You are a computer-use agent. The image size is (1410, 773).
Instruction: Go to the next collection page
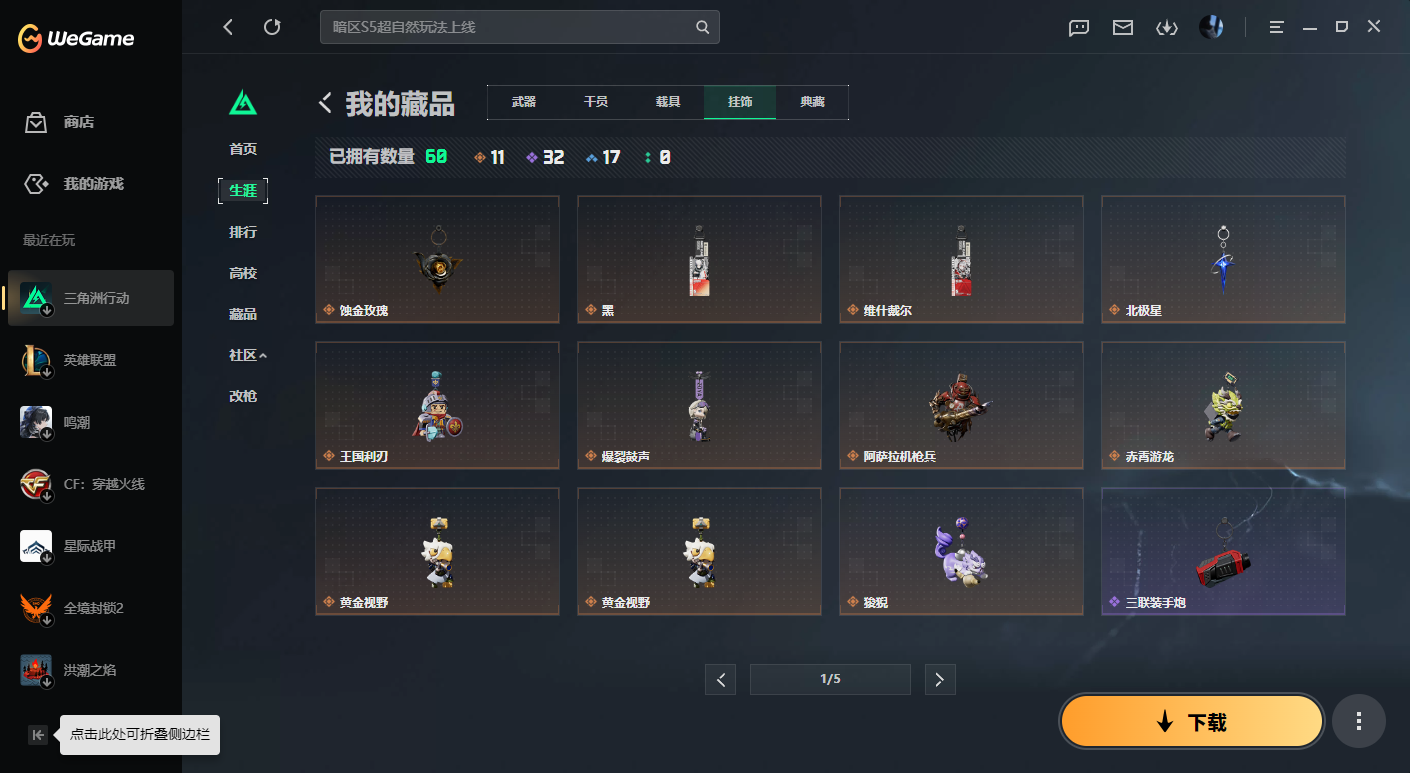939,679
